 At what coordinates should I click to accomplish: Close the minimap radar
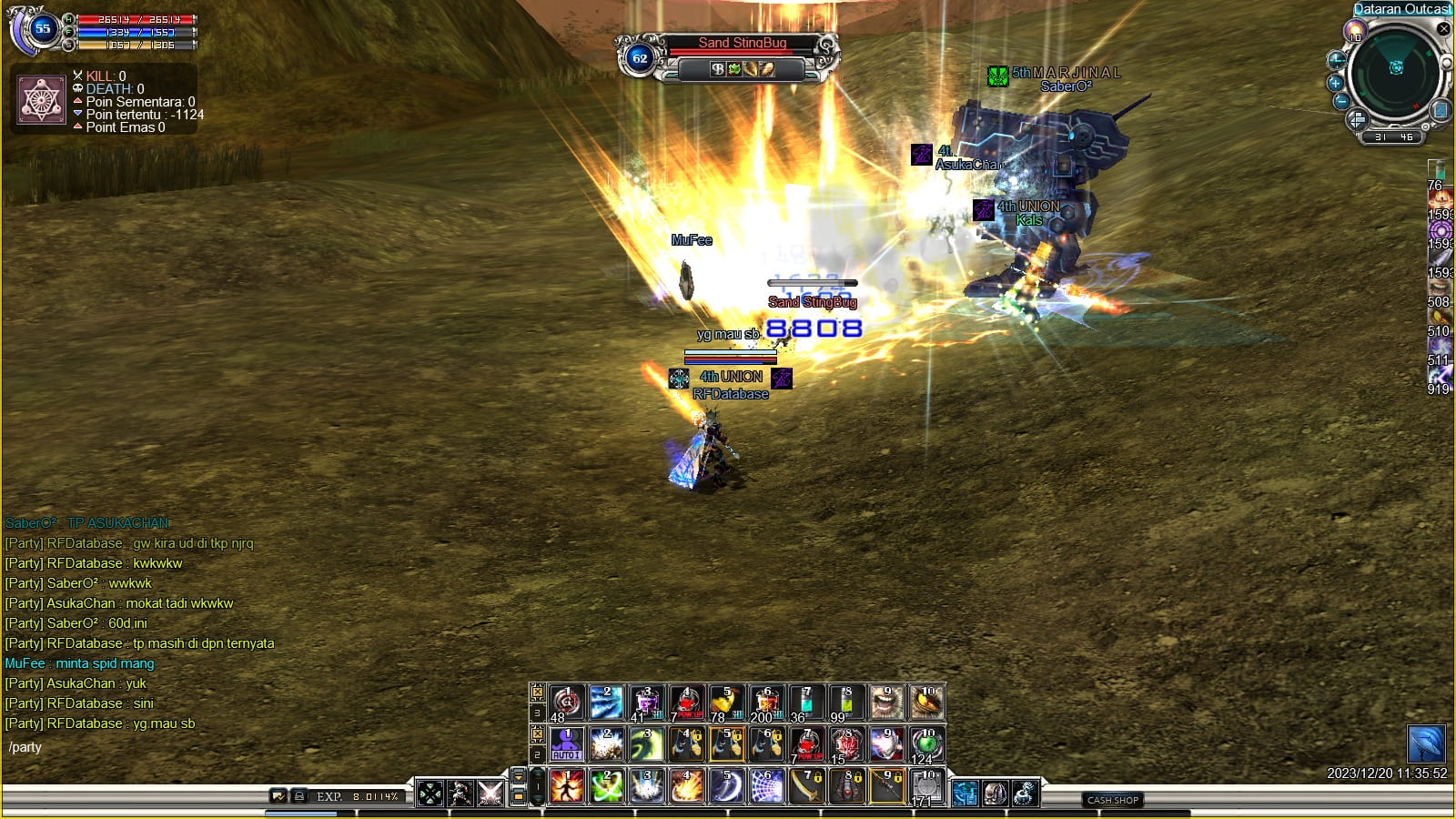tap(1443, 29)
